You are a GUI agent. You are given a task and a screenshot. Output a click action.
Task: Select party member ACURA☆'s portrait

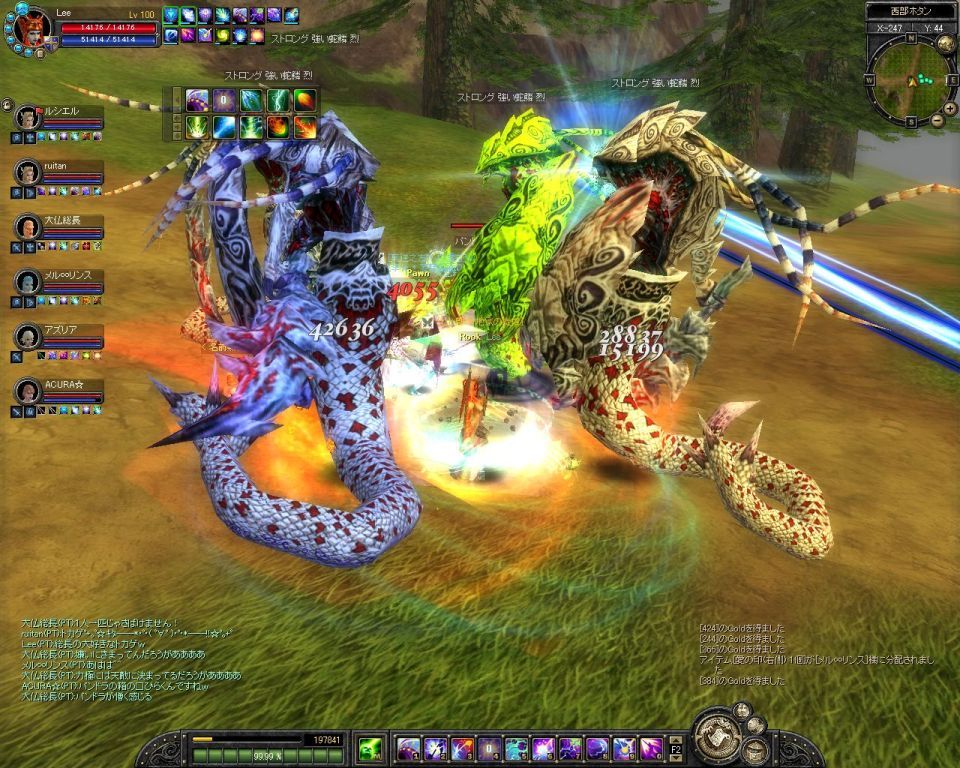[x=27, y=391]
